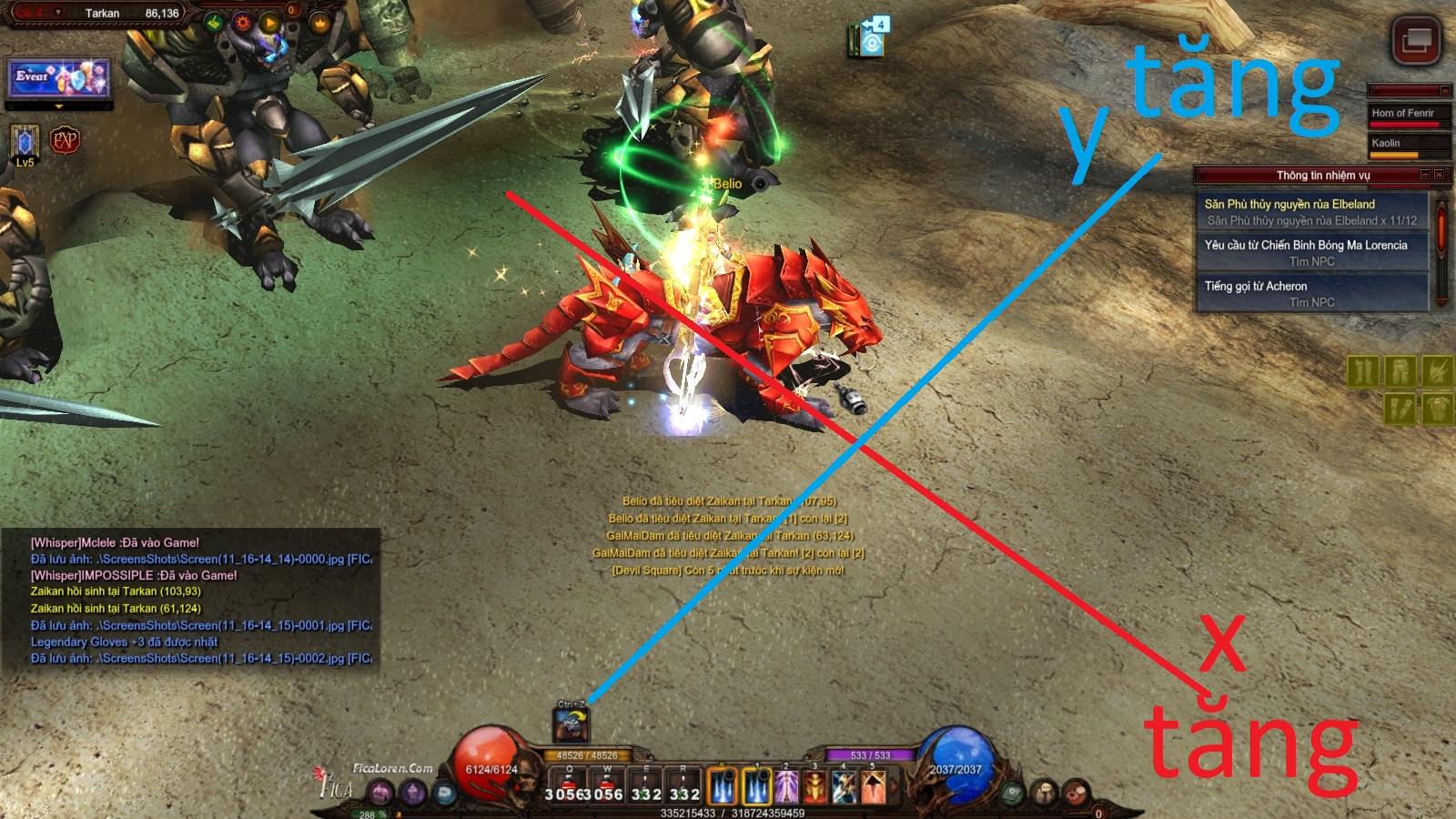Click the yellow play arrow button
Image resolution: width=1456 pixels, height=819 pixels.
pos(269,23)
